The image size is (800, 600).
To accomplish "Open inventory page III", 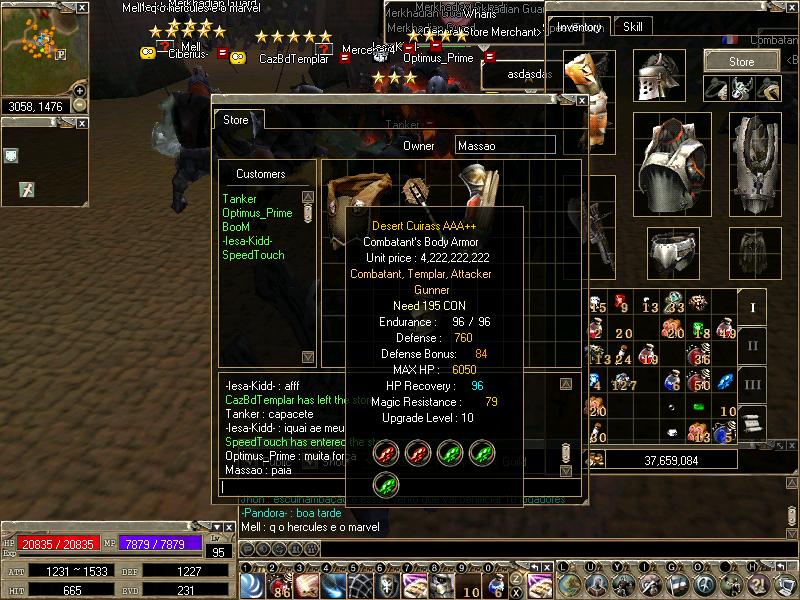I will pyautogui.click(x=753, y=384).
